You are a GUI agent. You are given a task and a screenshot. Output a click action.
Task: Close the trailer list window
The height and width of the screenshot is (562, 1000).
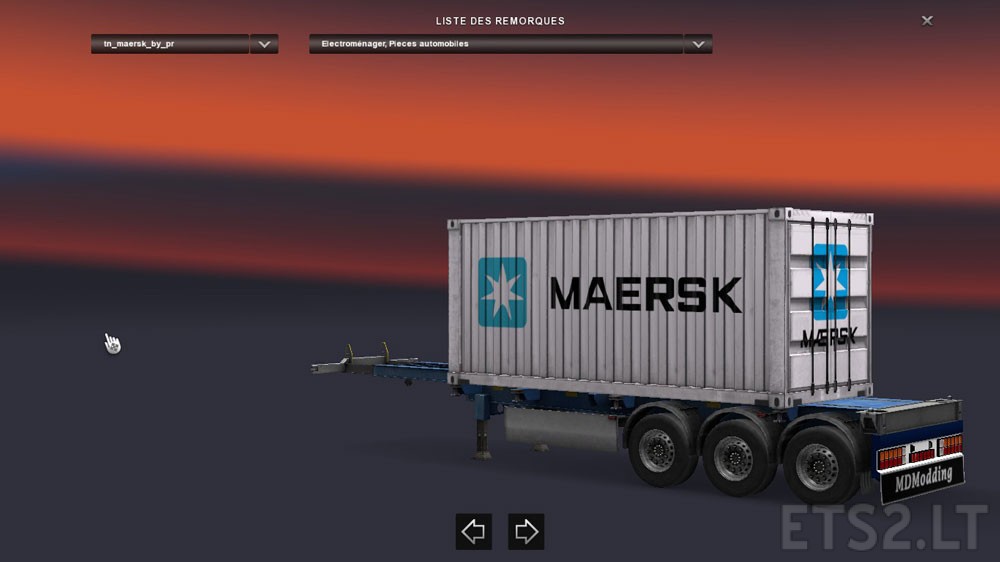pos(927,20)
